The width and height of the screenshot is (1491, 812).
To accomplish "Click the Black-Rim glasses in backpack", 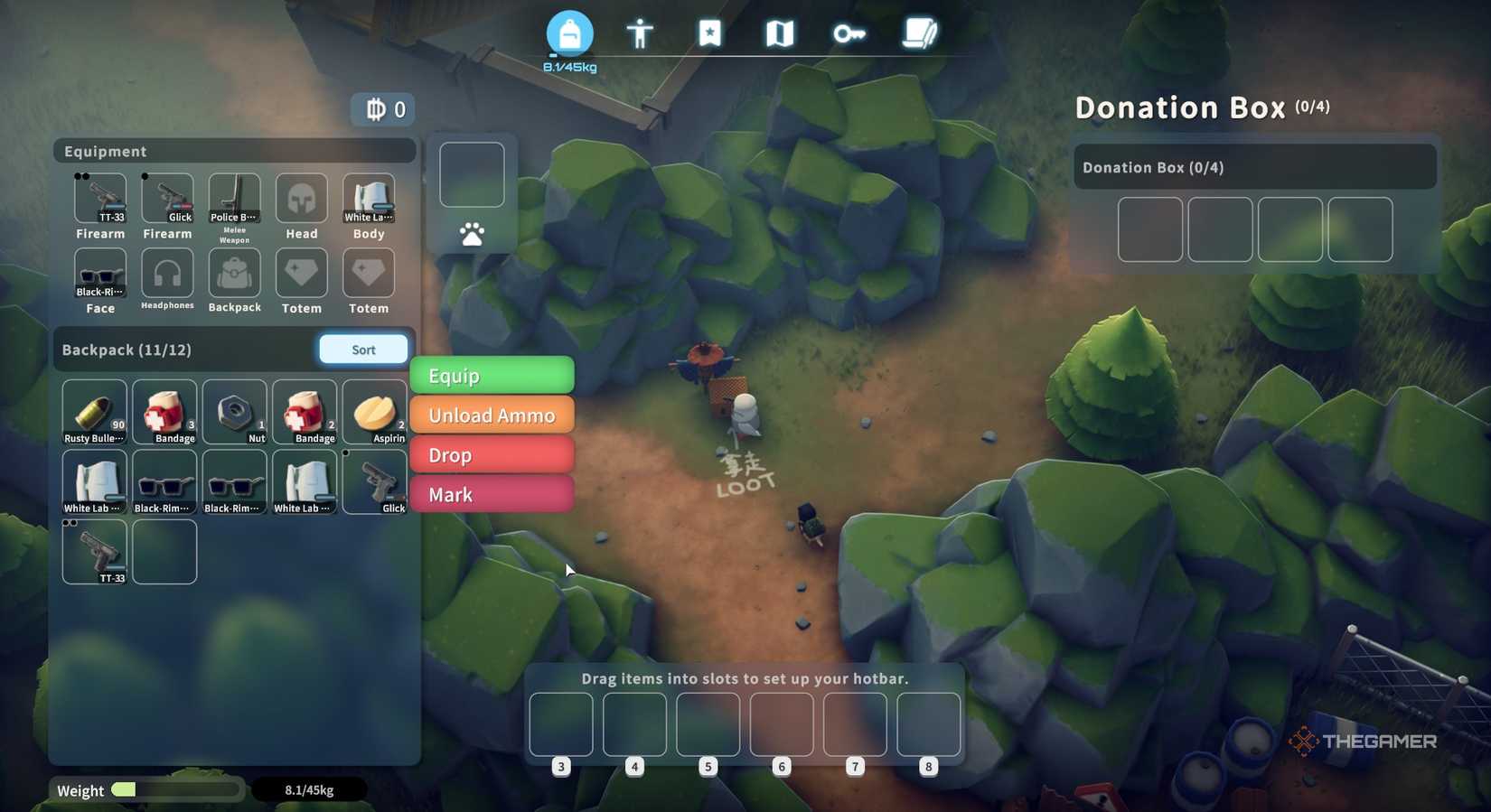I will click(164, 481).
